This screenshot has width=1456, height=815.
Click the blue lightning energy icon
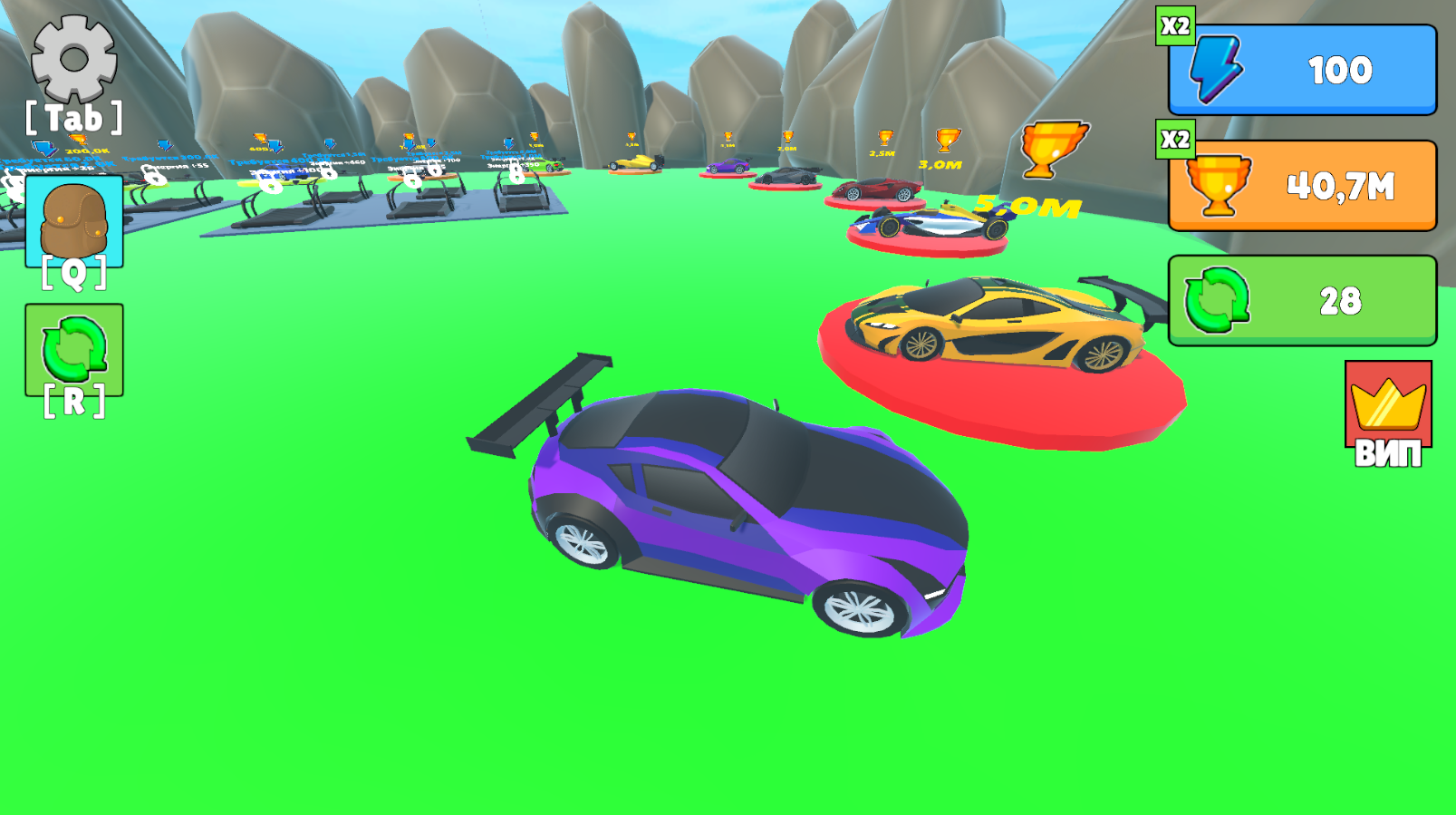click(1215, 69)
